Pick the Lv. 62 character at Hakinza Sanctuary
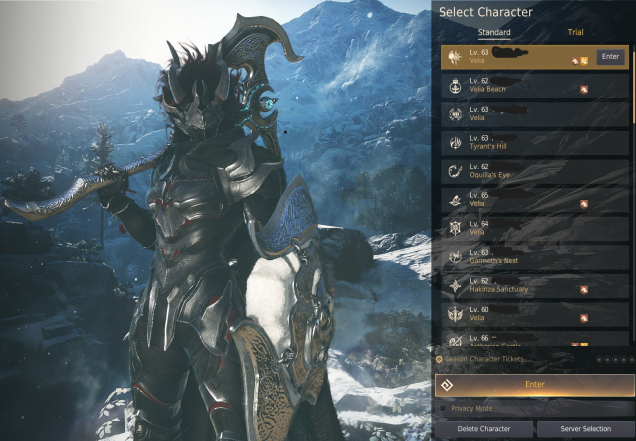Viewport: 636px width, 441px height. [535, 286]
